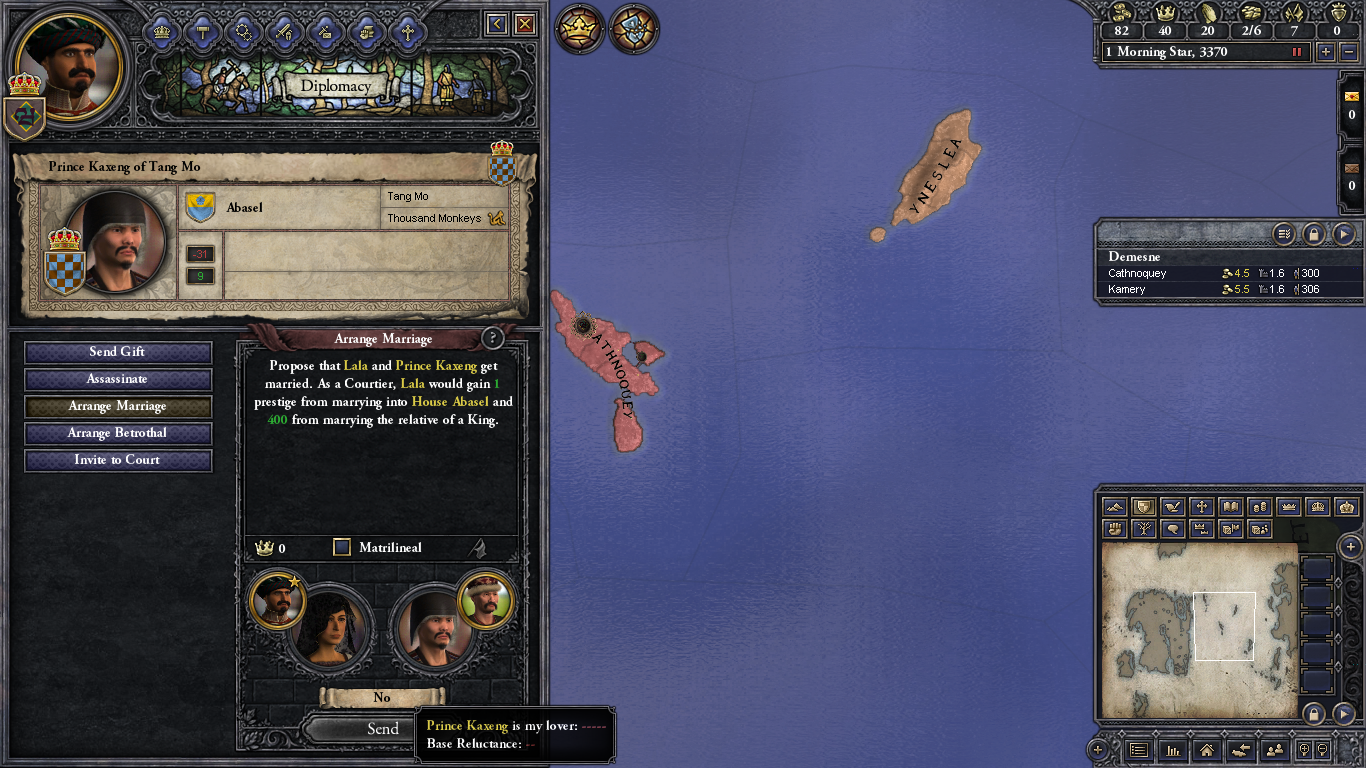
Task: Open the message log list icon
Action: pos(1138,750)
